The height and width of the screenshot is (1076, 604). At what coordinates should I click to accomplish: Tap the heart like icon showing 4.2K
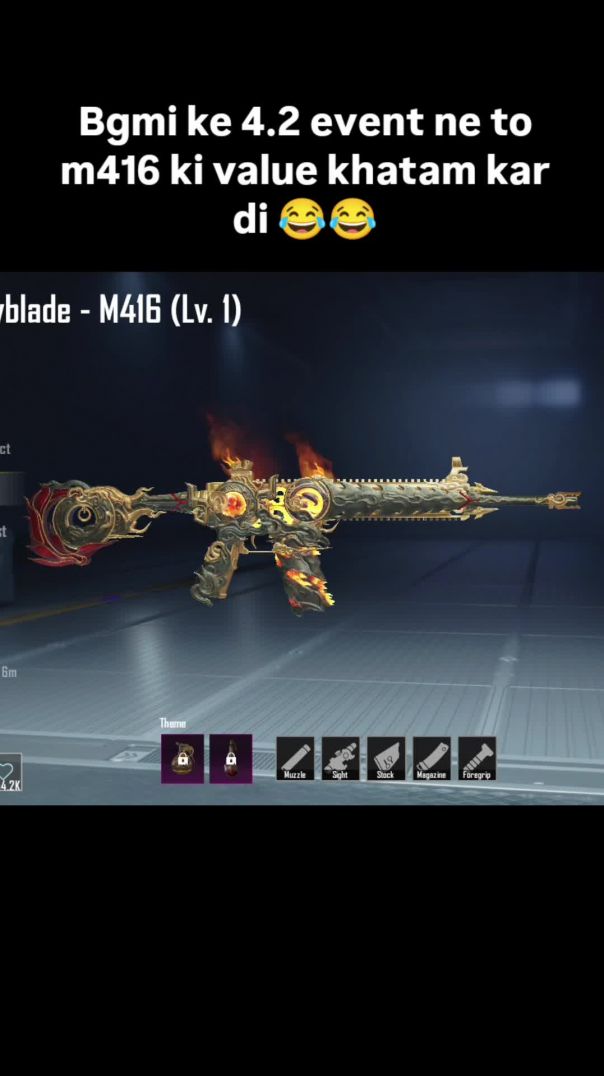point(9,773)
